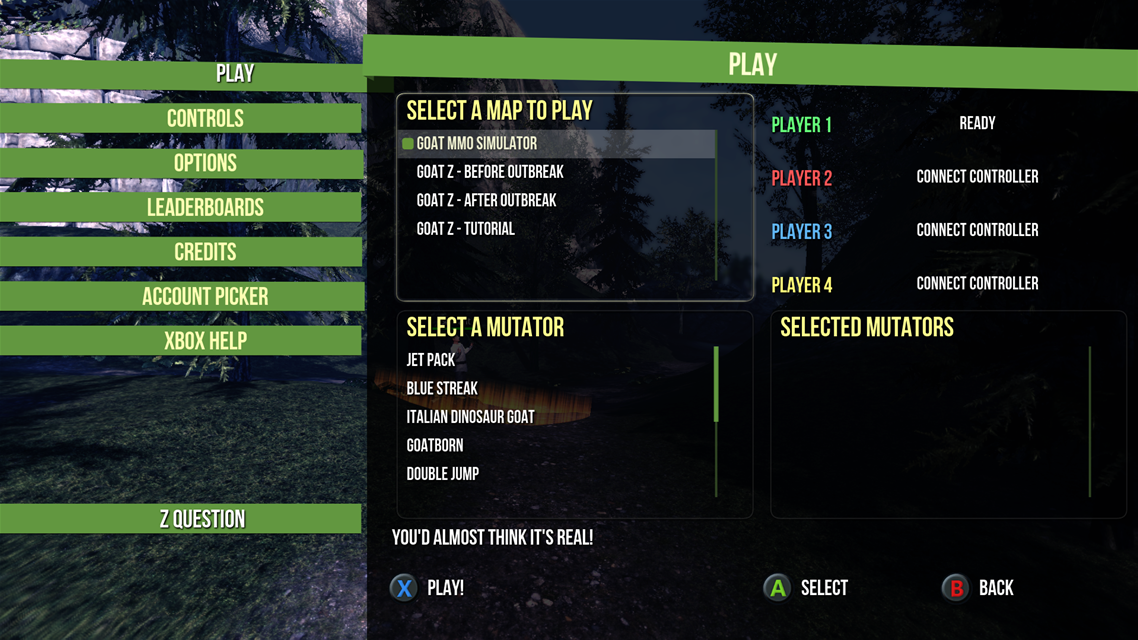This screenshot has width=1138, height=640.
Task: Add the Jet Pack mutator
Action: [431, 360]
